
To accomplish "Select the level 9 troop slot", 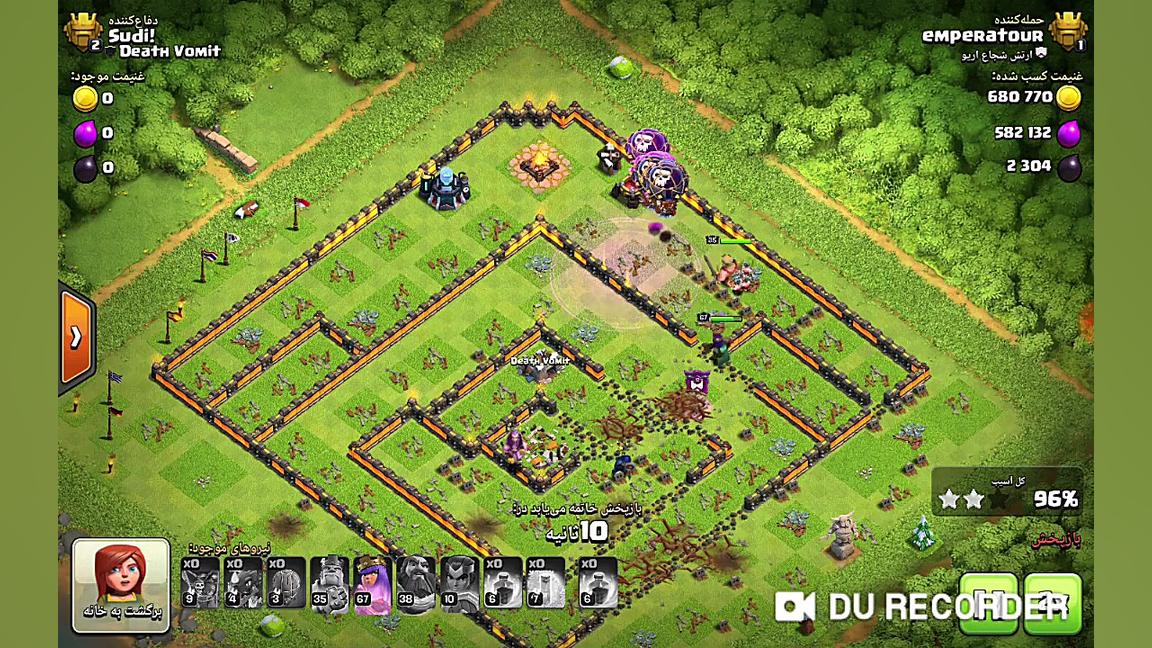I will coord(200,583).
